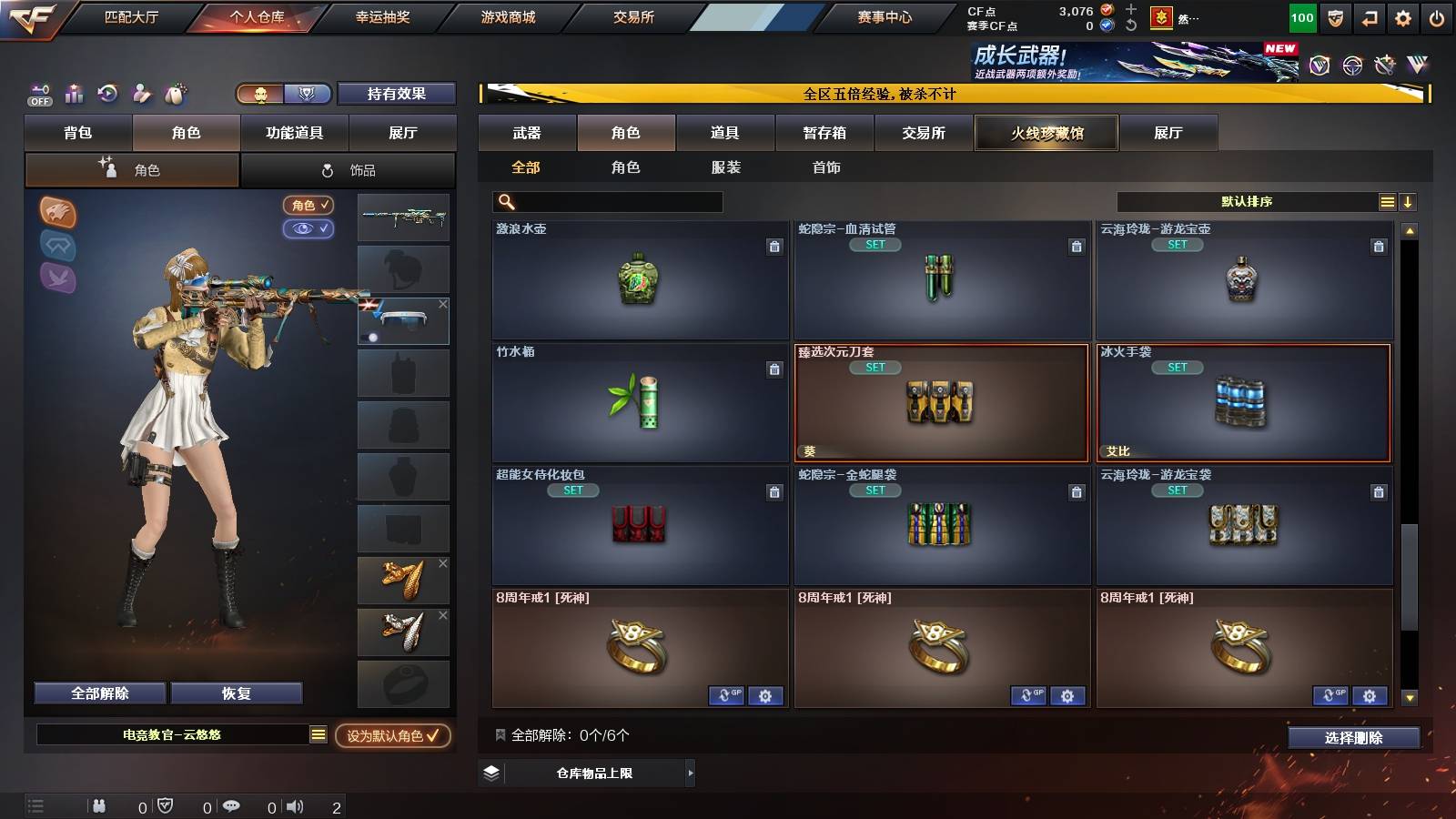Toggle the character visibility eye icon
1456x819 pixels.
(x=309, y=229)
